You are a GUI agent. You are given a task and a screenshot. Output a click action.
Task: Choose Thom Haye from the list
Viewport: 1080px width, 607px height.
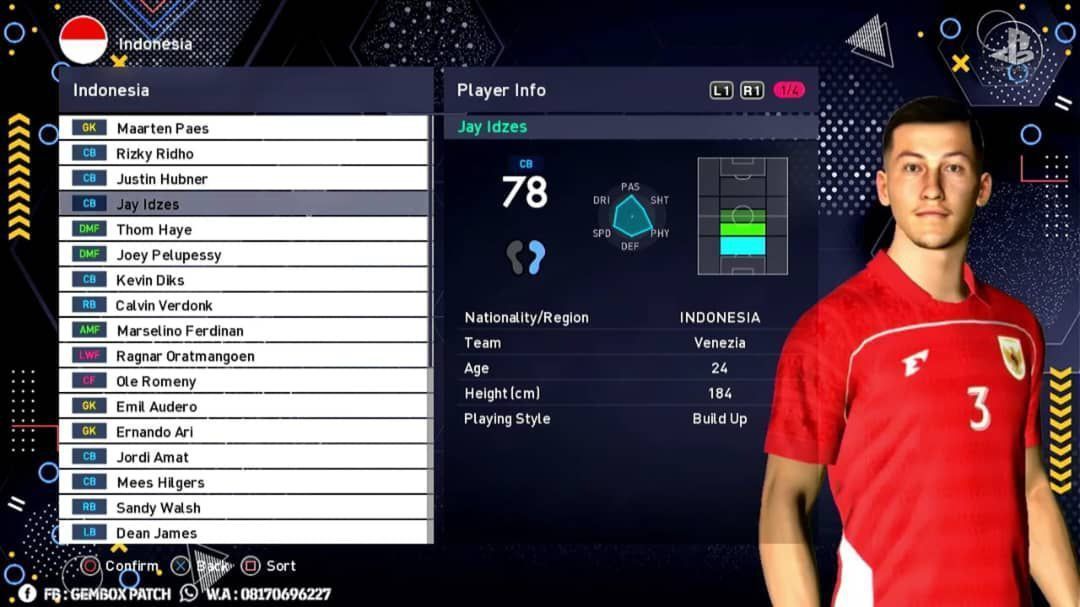(x=243, y=229)
